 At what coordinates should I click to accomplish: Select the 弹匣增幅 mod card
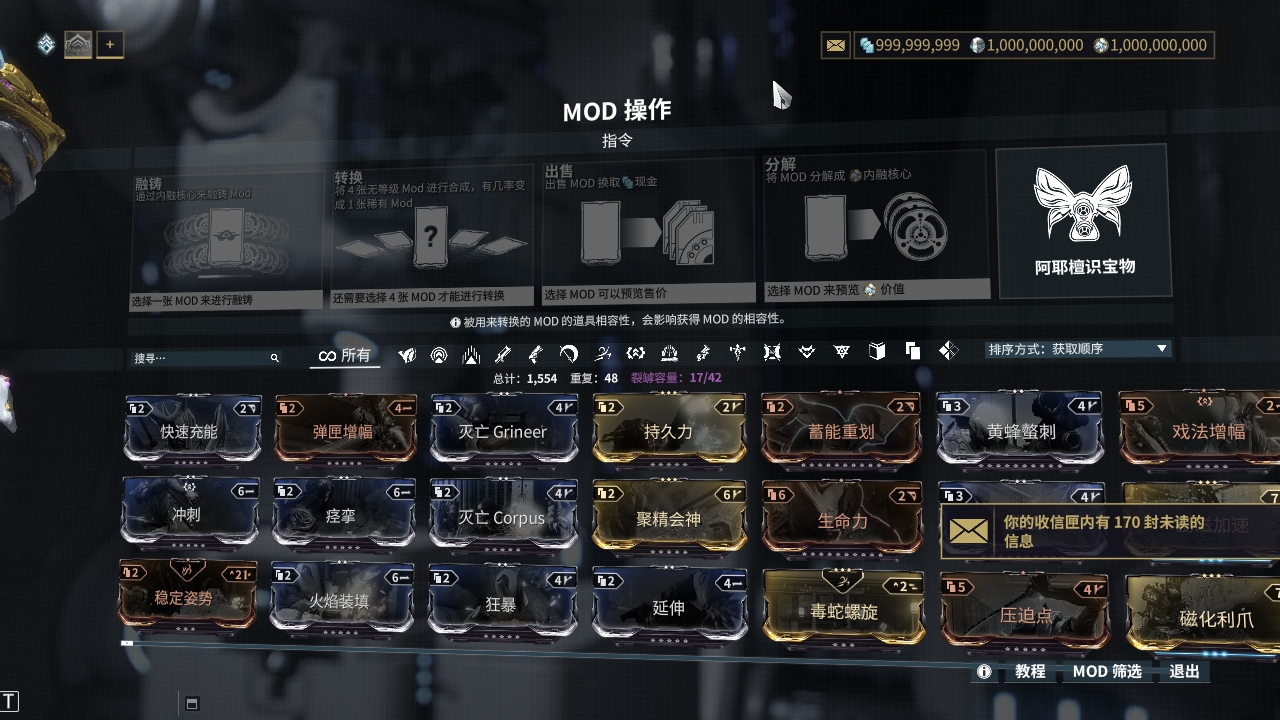(345, 431)
